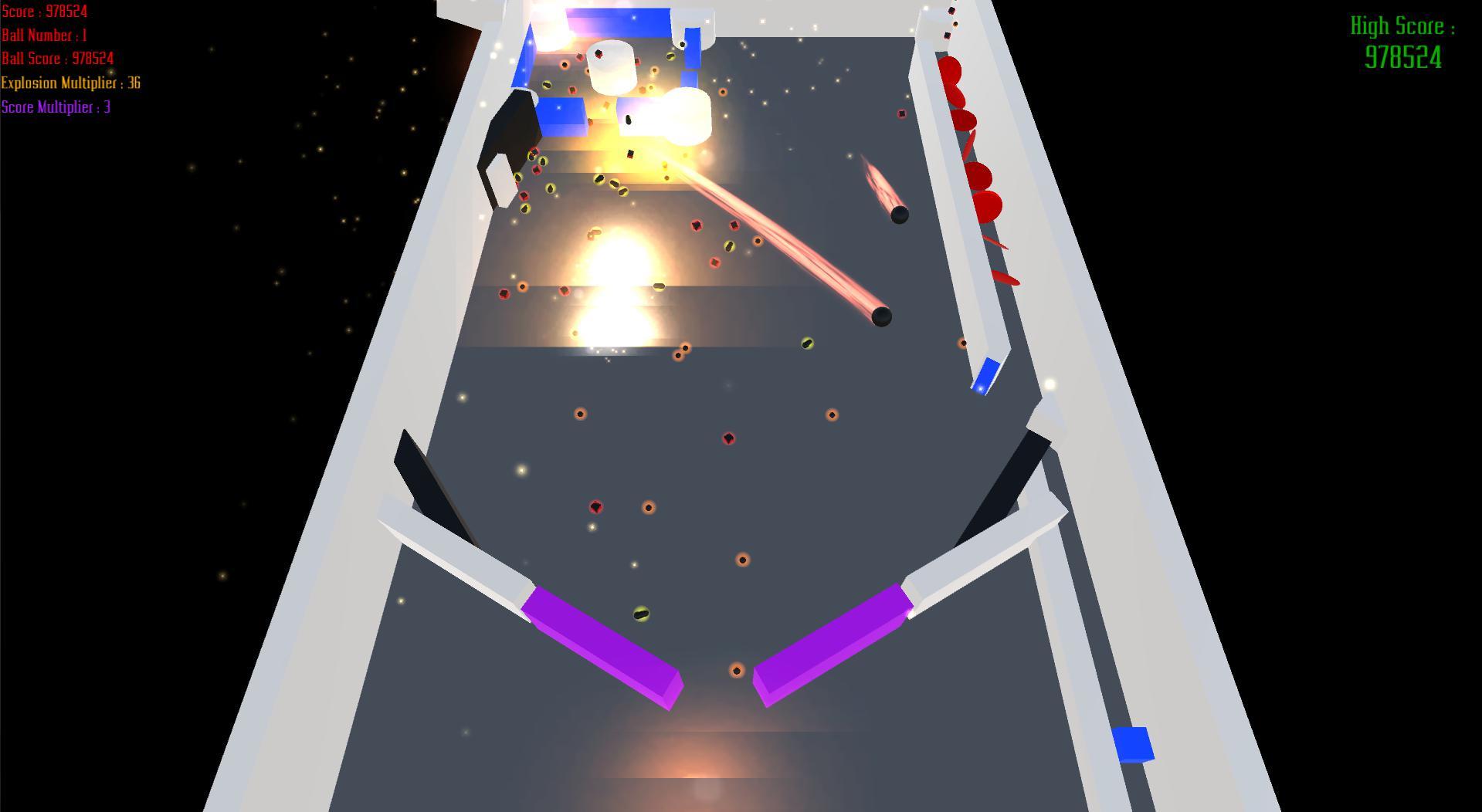The width and height of the screenshot is (1482, 812).
Task: Click the Explosion Multiplier text
Action: coord(70,83)
